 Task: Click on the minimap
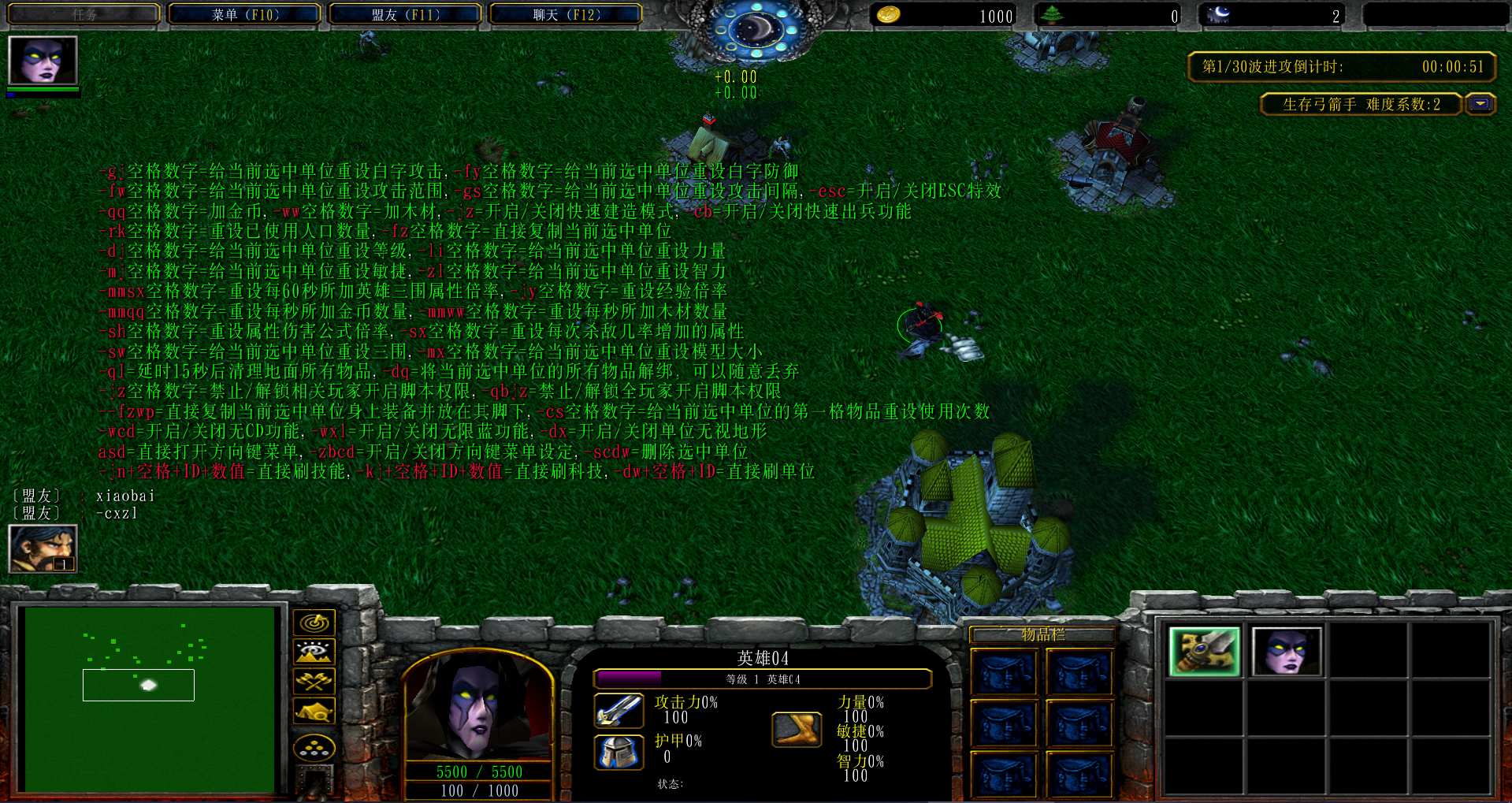[150, 698]
